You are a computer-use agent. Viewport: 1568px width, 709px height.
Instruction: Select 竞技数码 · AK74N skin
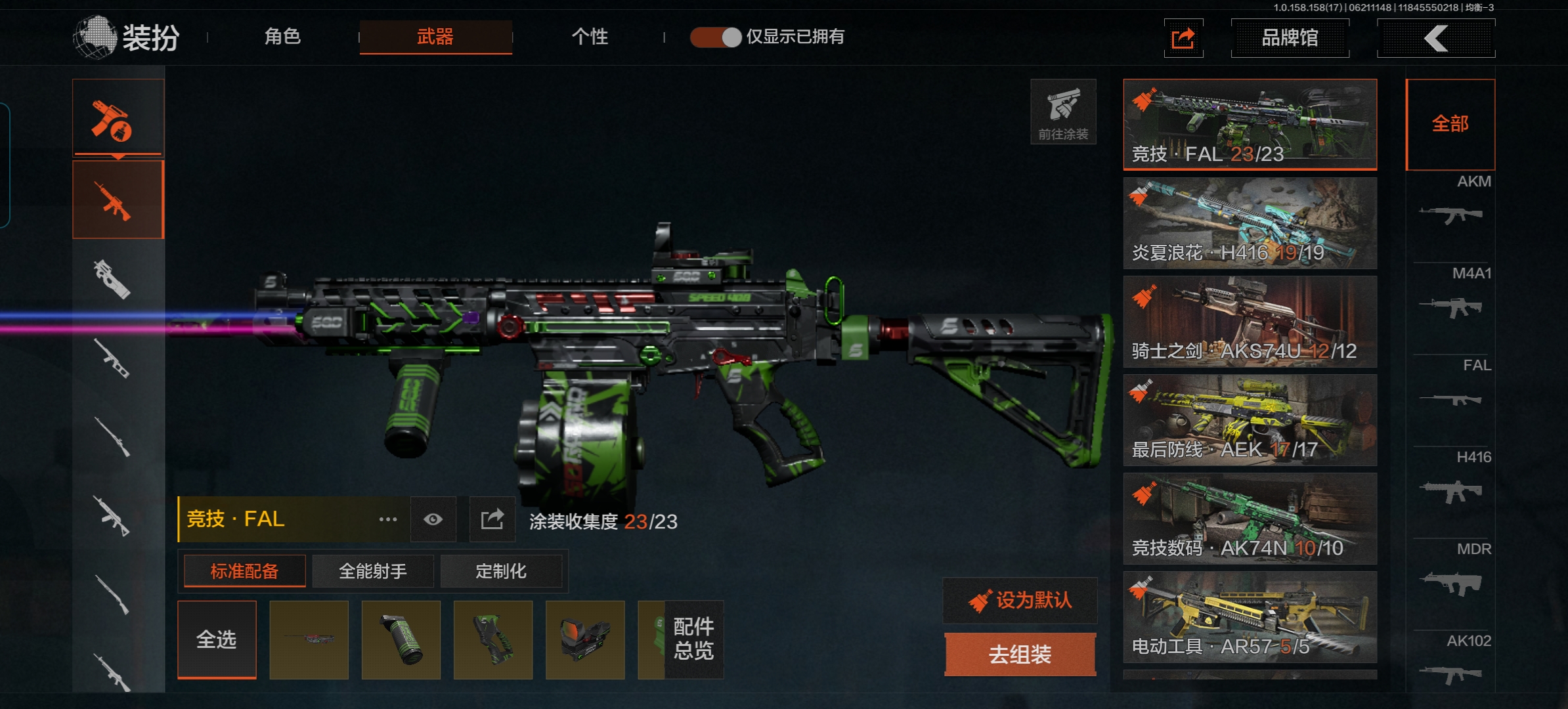coord(1250,519)
